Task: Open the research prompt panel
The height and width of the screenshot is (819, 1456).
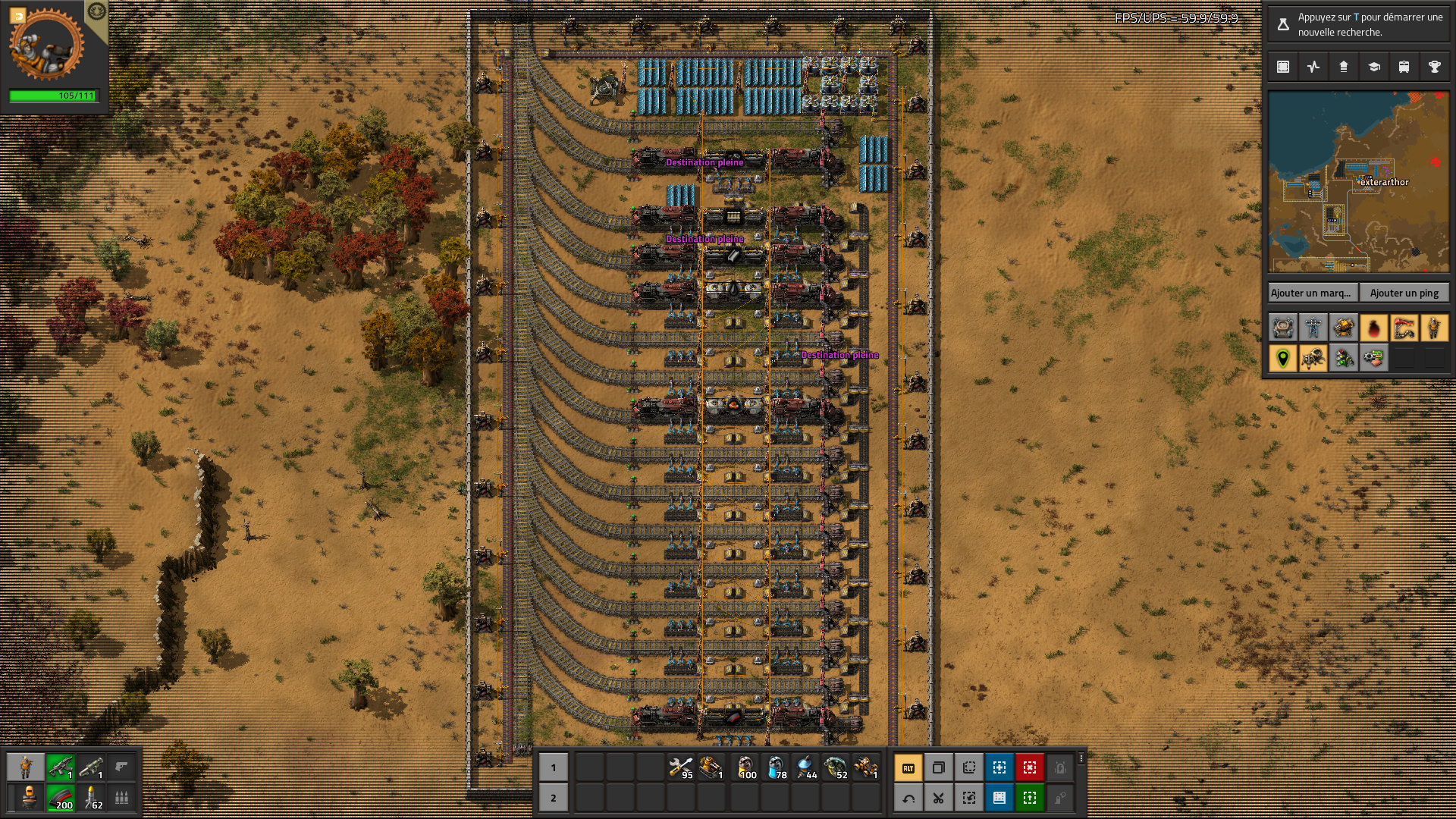Action: pyautogui.click(x=1357, y=24)
